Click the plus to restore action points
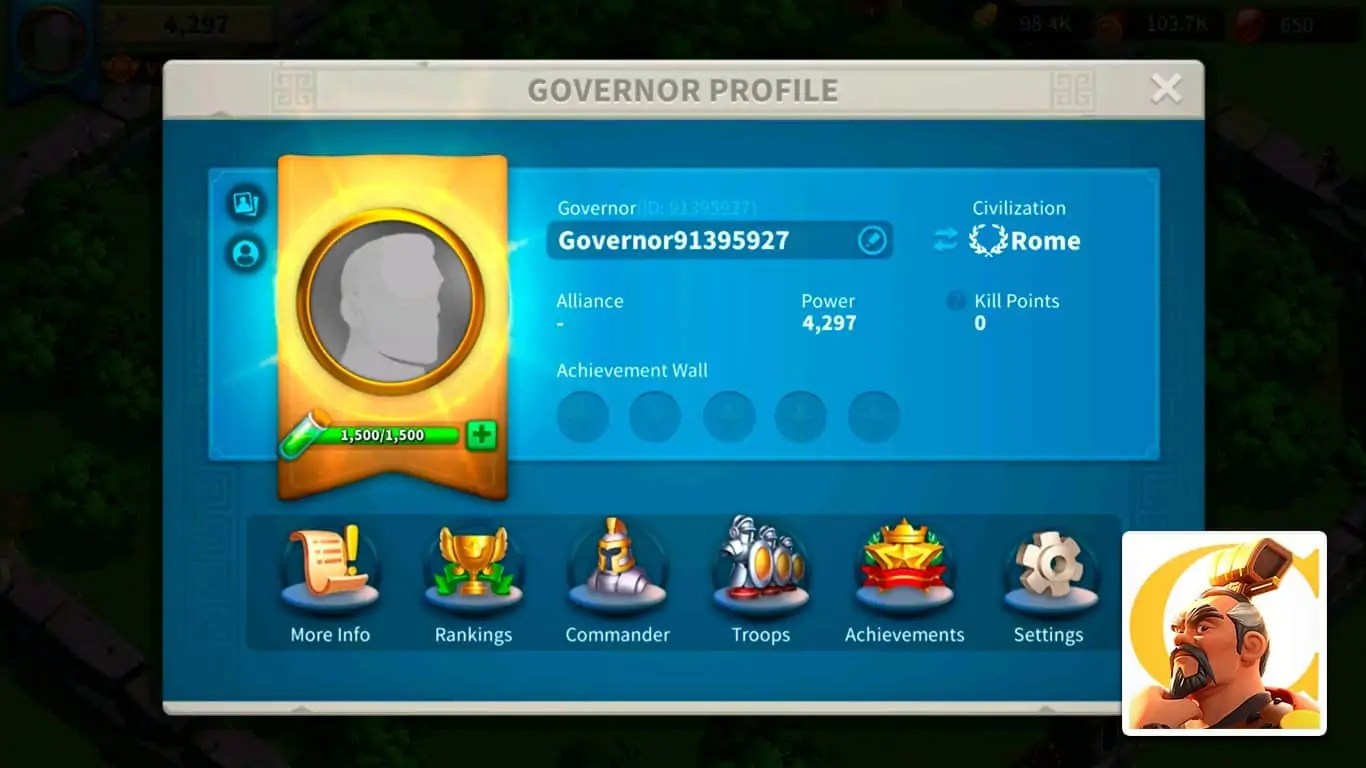1366x768 pixels. (x=481, y=434)
